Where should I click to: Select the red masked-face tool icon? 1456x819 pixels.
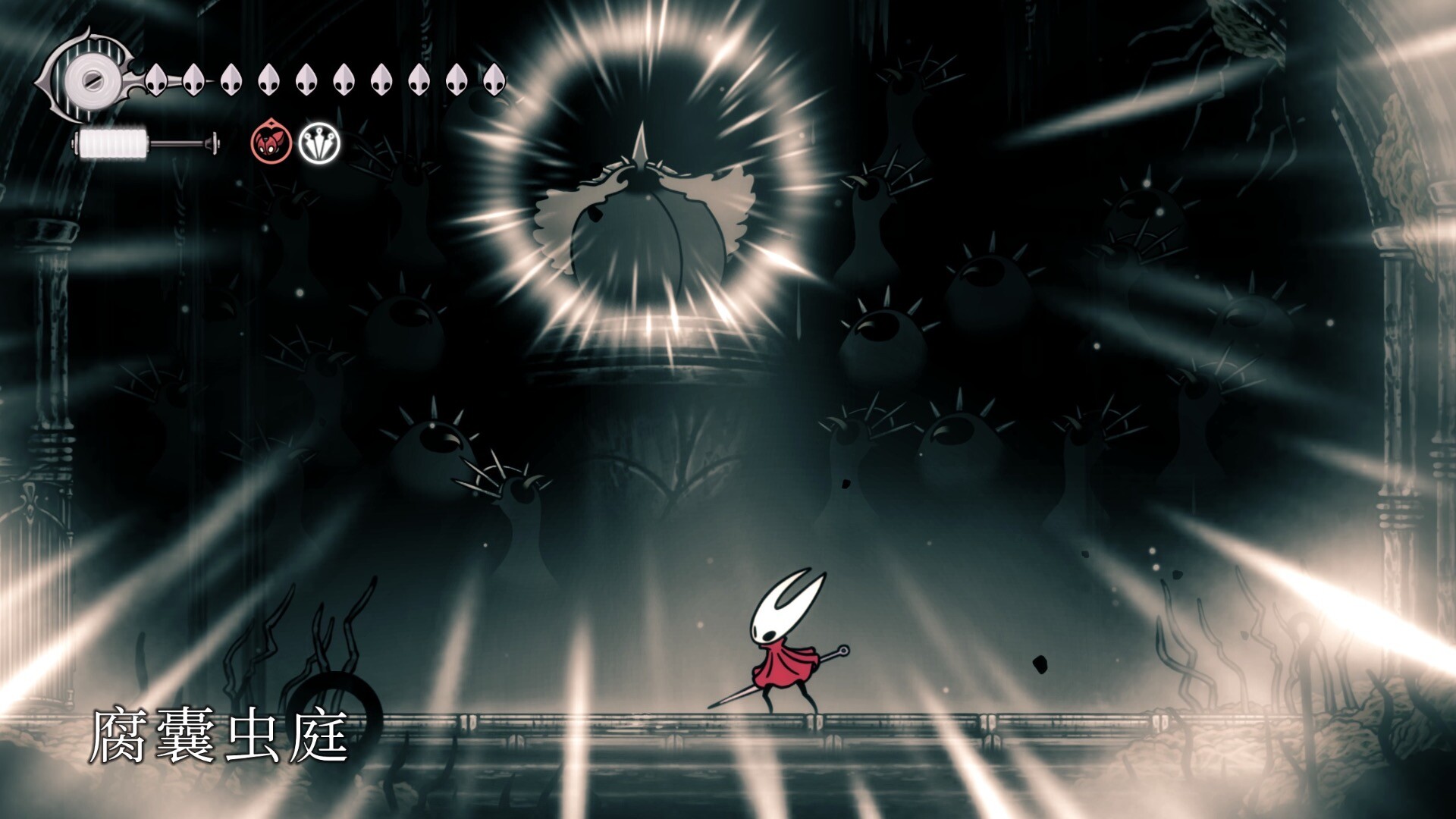[271, 142]
